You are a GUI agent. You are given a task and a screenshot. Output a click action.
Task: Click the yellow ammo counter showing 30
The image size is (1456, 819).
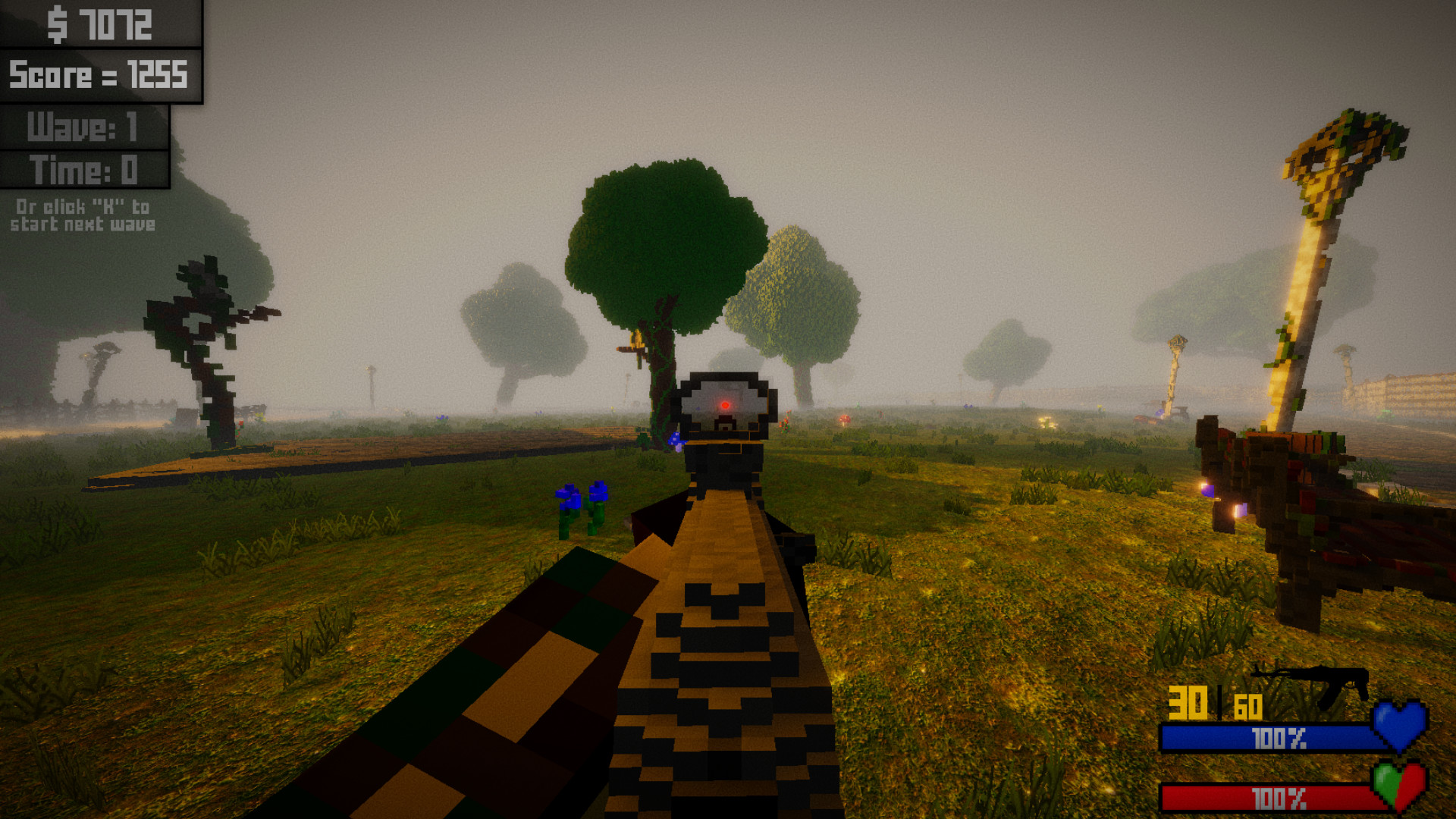click(1188, 703)
